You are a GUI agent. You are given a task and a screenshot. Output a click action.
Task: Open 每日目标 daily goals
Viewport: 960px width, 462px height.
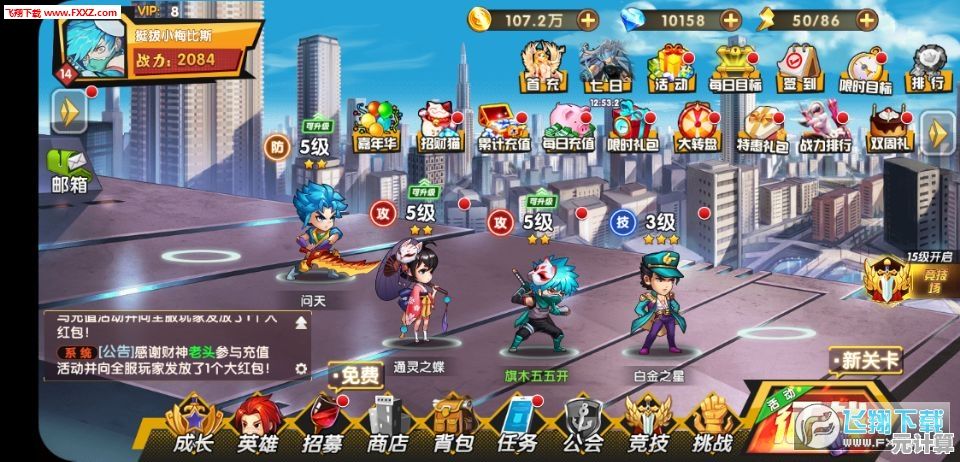(735, 68)
